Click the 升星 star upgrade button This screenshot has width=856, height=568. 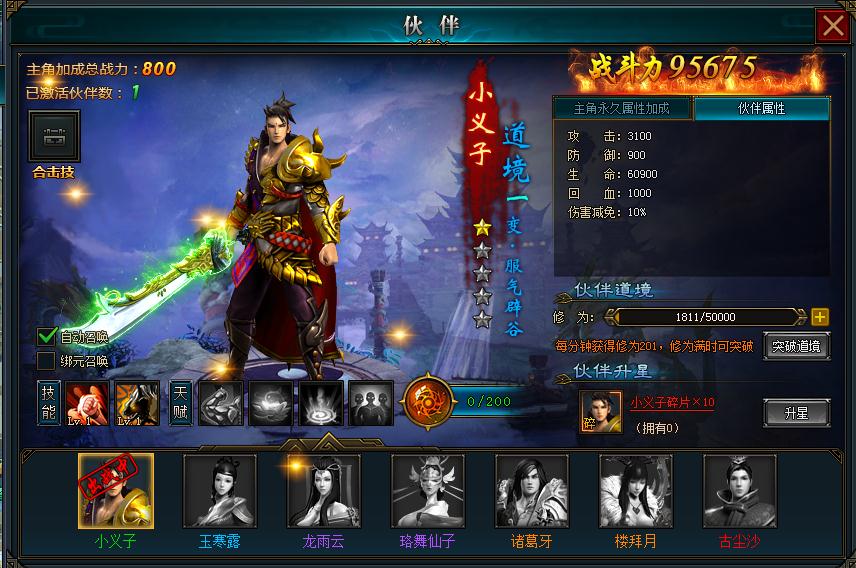click(796, 411)
